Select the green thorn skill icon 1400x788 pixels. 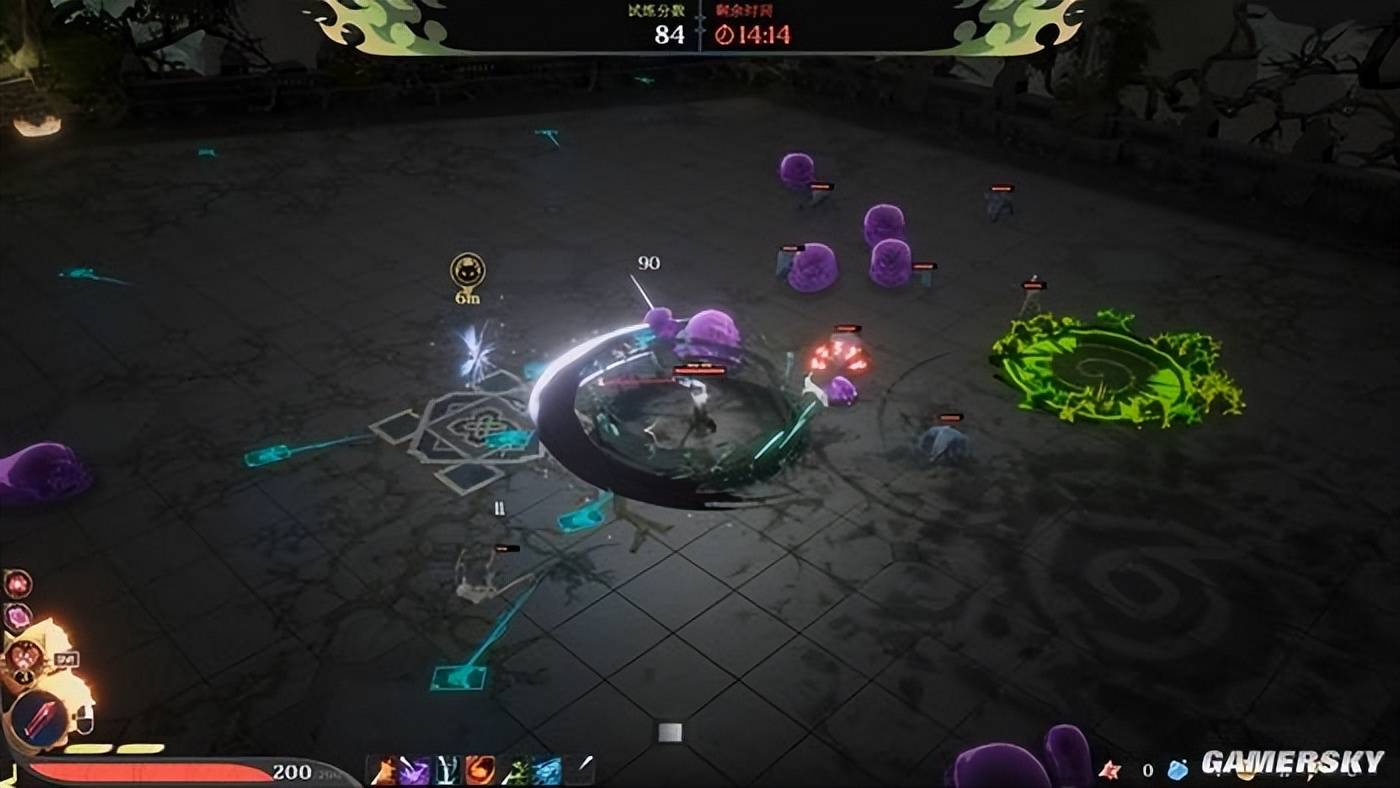514,771
